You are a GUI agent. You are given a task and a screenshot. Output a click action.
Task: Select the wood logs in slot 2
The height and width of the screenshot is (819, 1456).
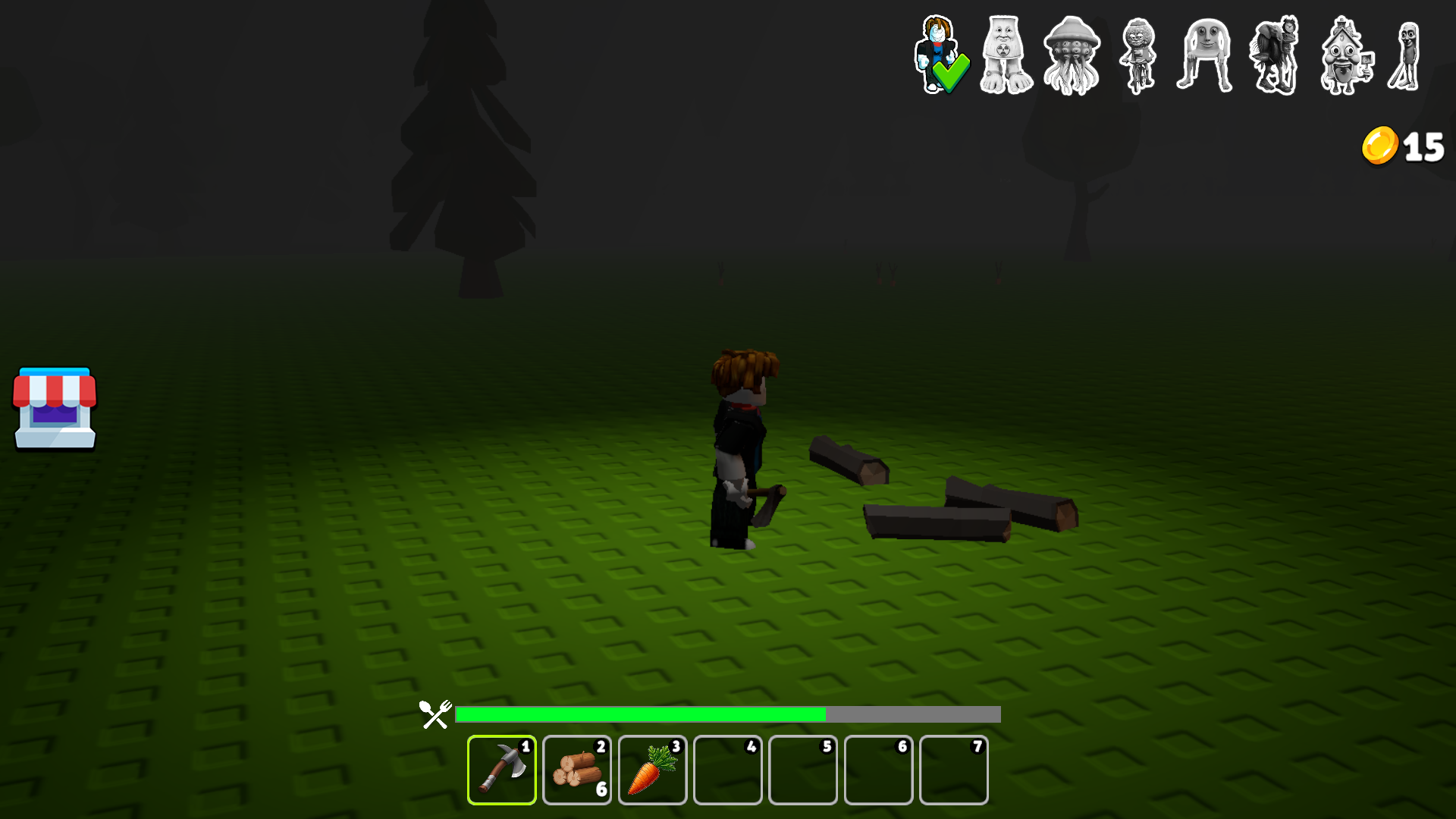pos(576,770)
